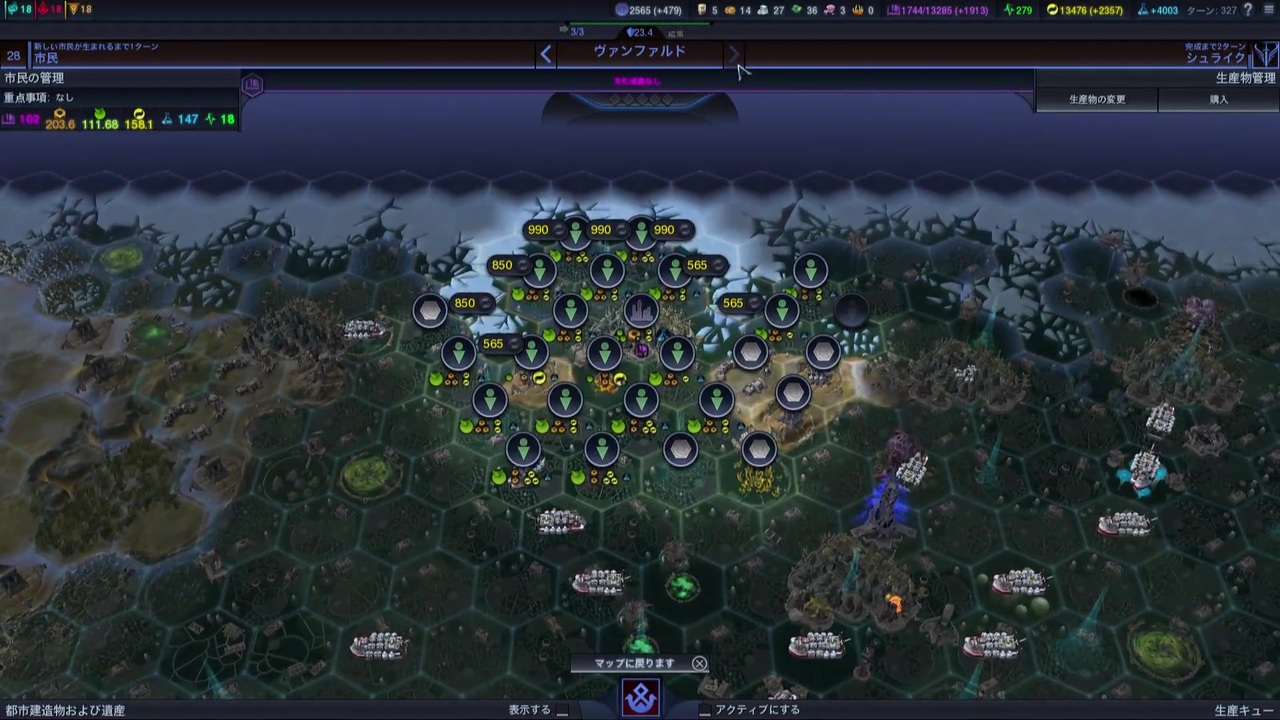This screenshot has width=1280, height=720.
Task: Purchase the tile priced at 850 energy
Action: point(465,302)
